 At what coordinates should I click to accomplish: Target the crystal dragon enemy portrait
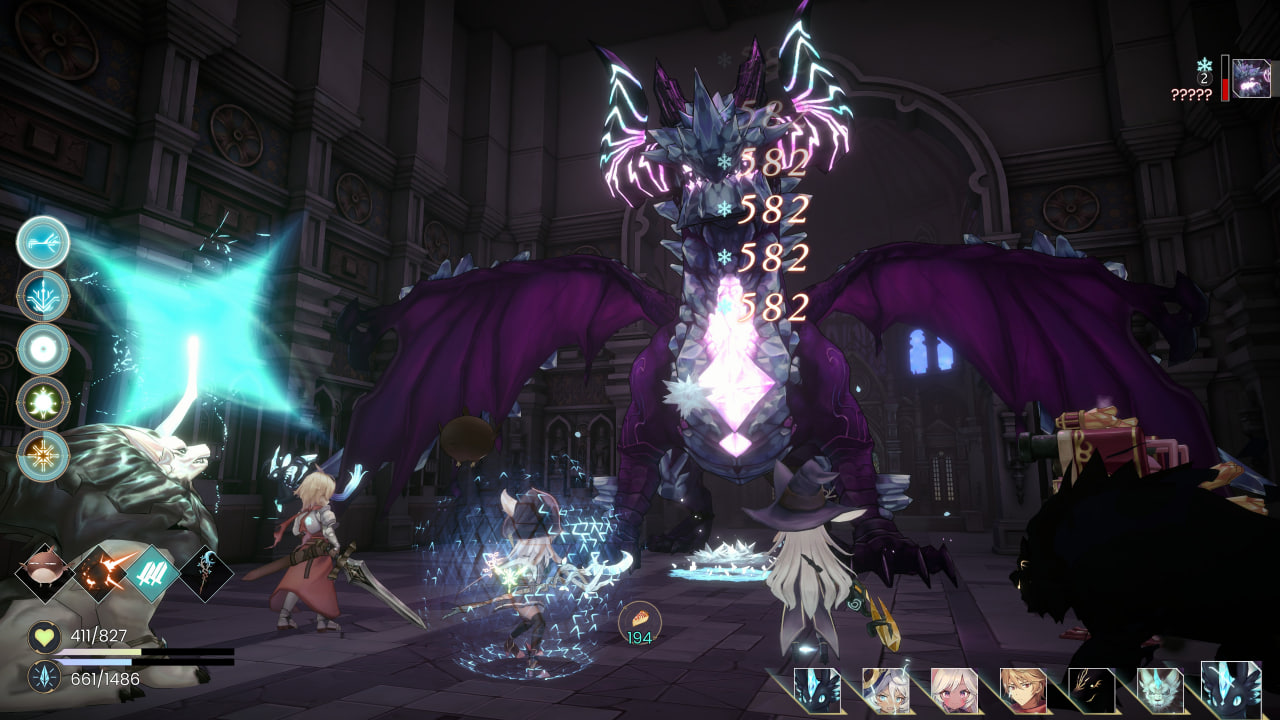point(1251,78)
